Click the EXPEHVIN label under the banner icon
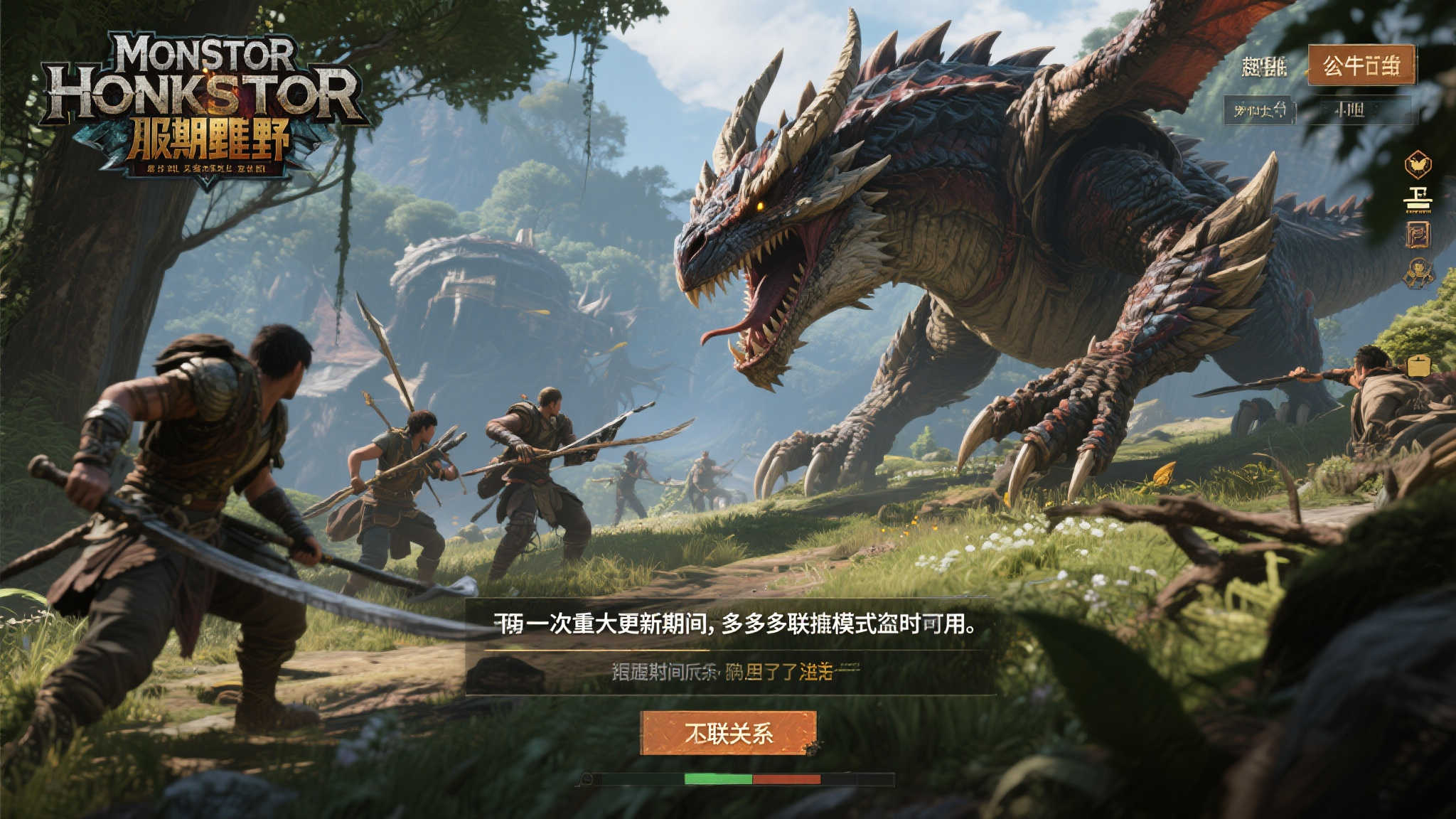The image size is (1456, 819). tap(1419, 213)
